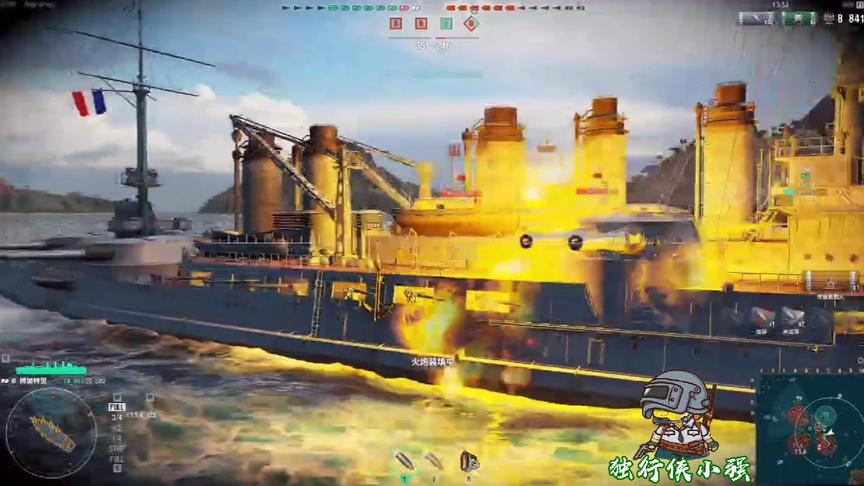Click the diamond base objective marker

coord(470,23)
